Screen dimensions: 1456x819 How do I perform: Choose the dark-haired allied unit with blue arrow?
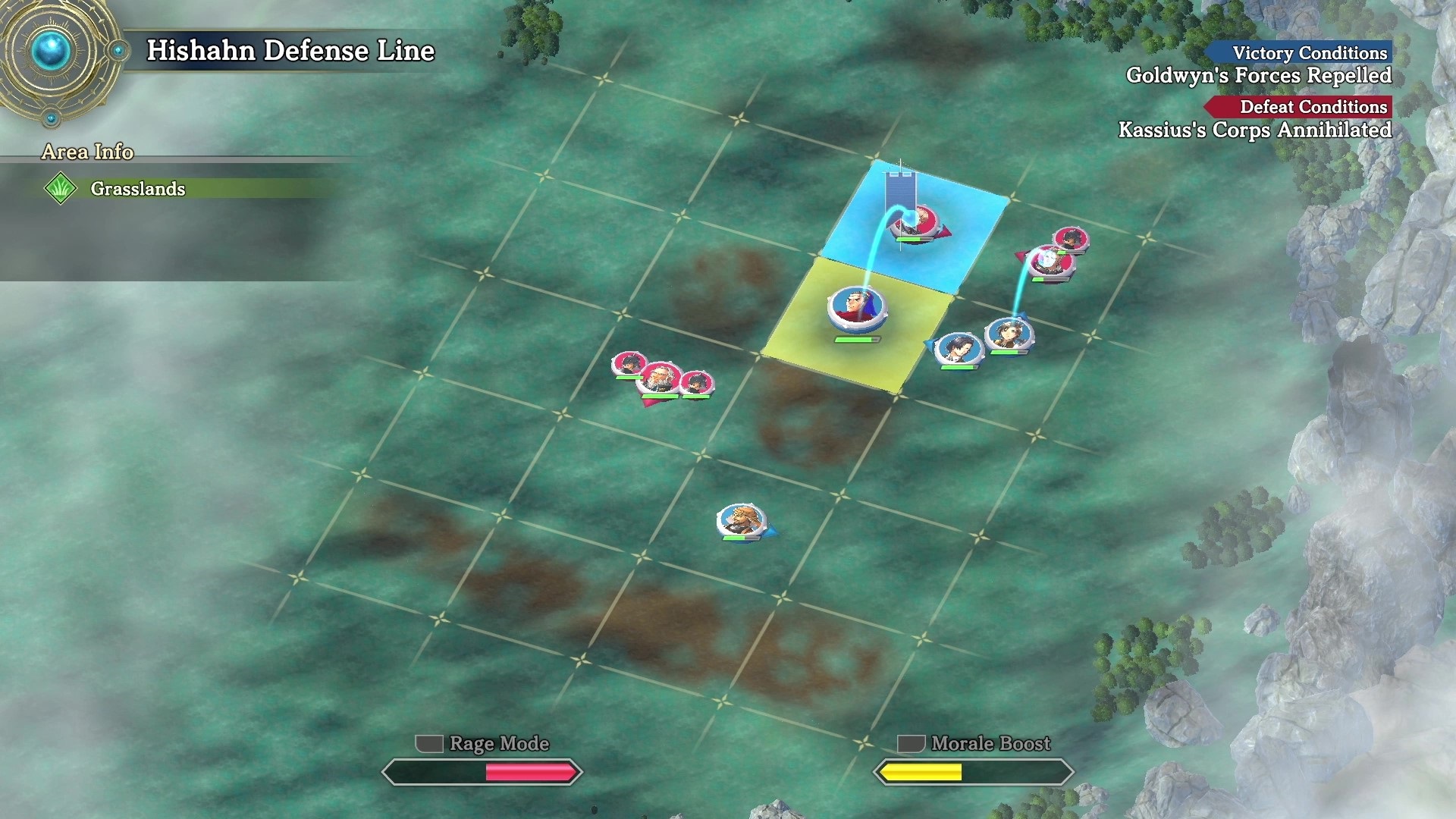point(959,349)
